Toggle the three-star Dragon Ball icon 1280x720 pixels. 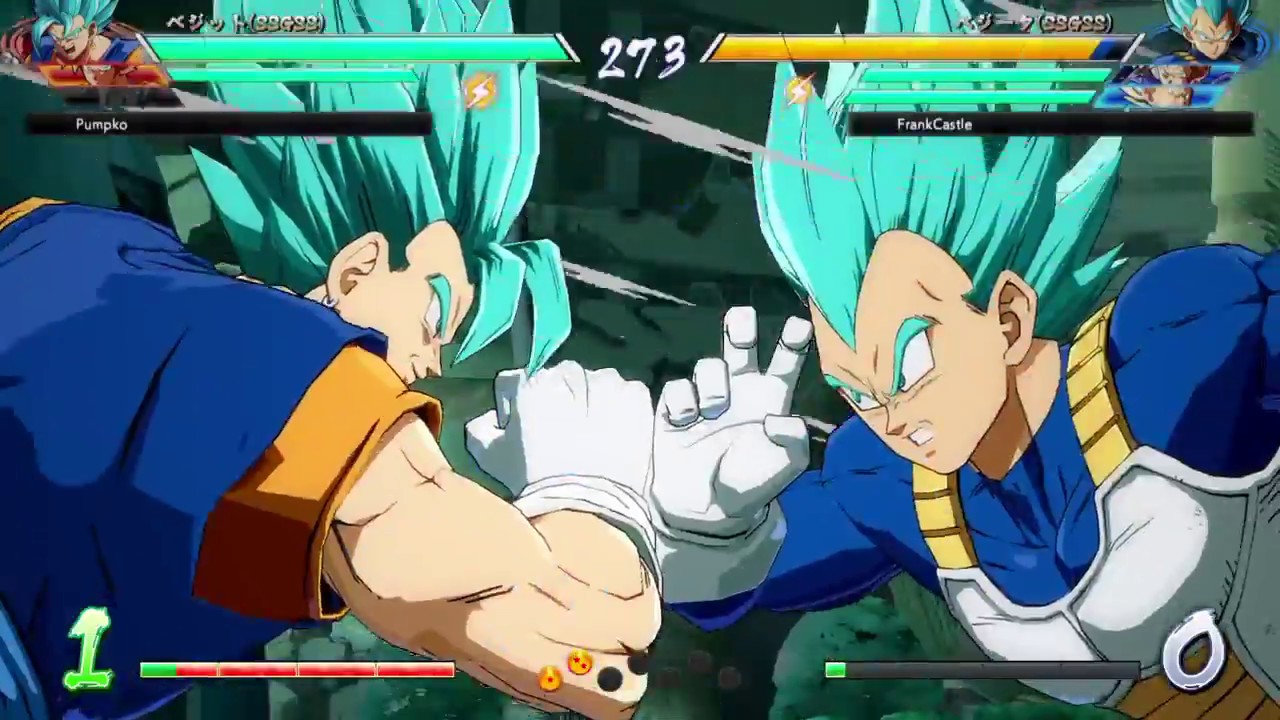(x=548, y=678)
